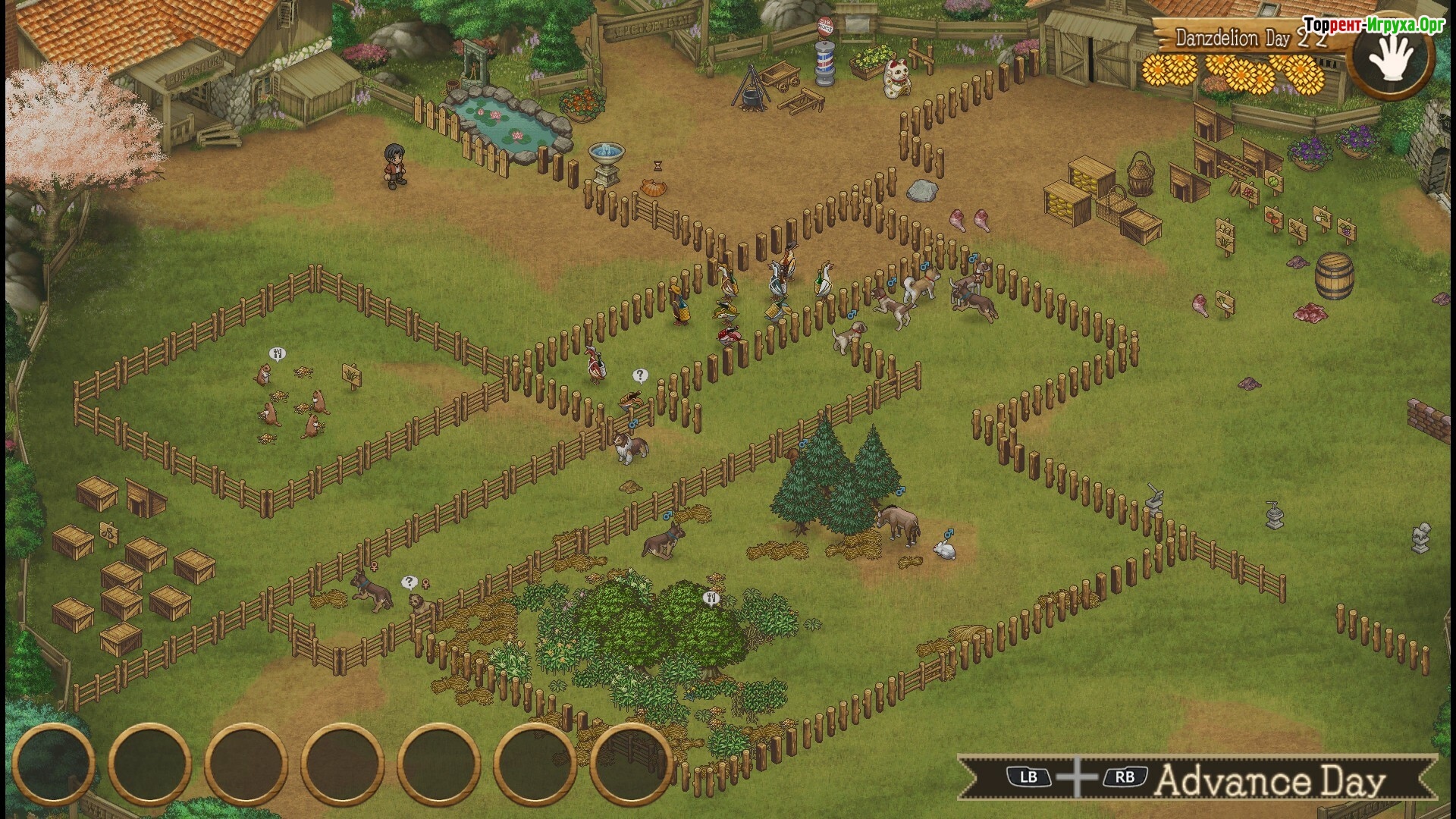This screenshot has width=1456, height=819.
Task: Select the Advance Day banner
Action: [1197, 779]
